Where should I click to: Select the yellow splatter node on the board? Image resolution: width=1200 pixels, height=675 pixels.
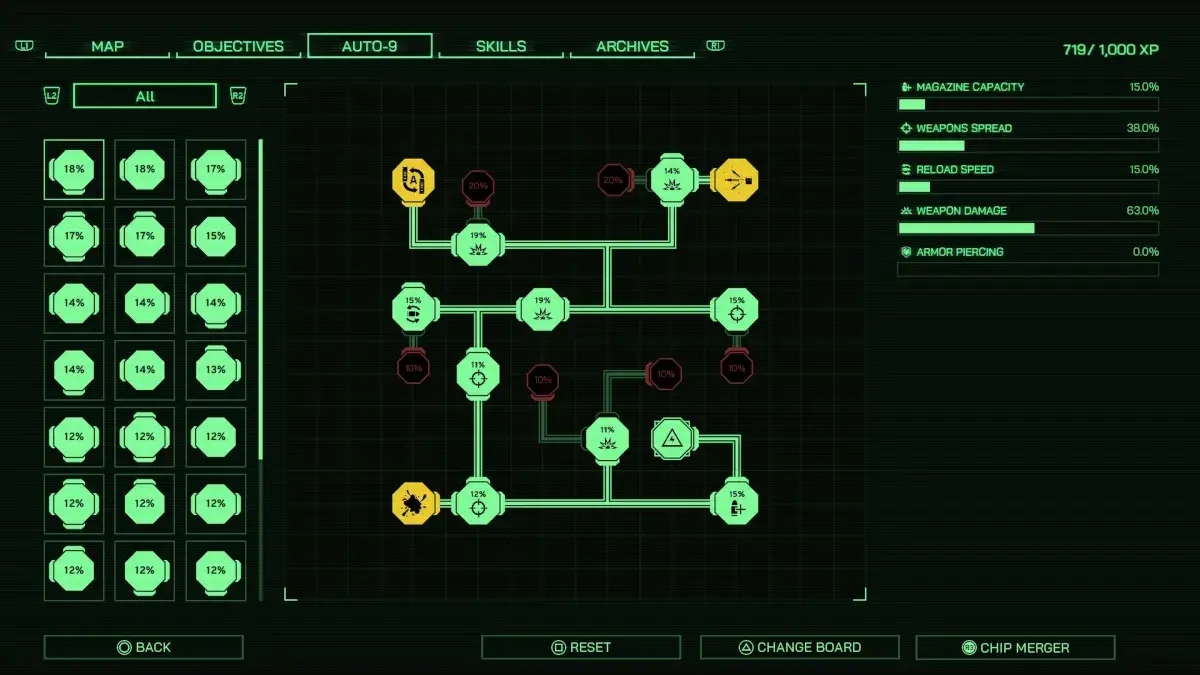pyautogui.click(x=413, y=503)
